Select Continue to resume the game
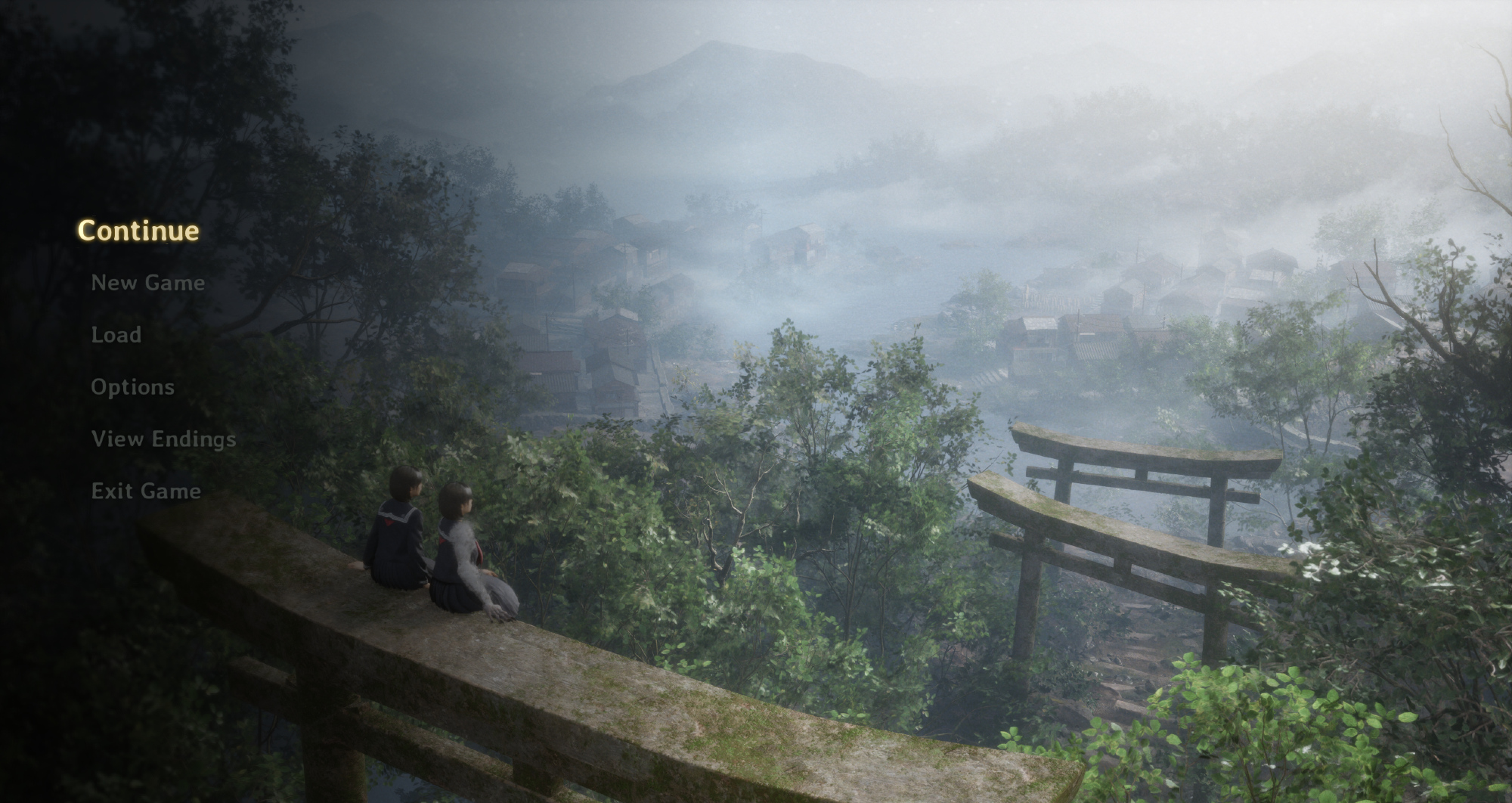The width and height of the screenshot is (1512, 803). coord(138,231)
